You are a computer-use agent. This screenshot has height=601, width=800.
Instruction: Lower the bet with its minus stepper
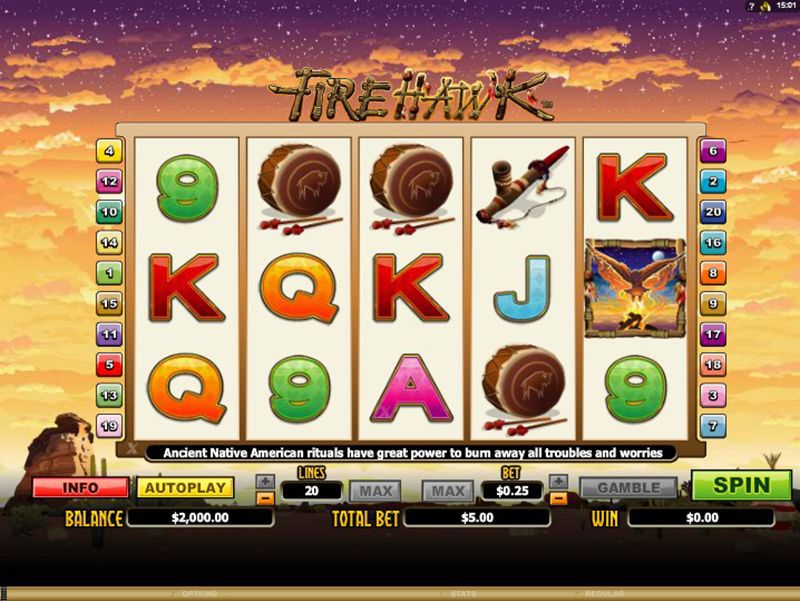(558, 497)
